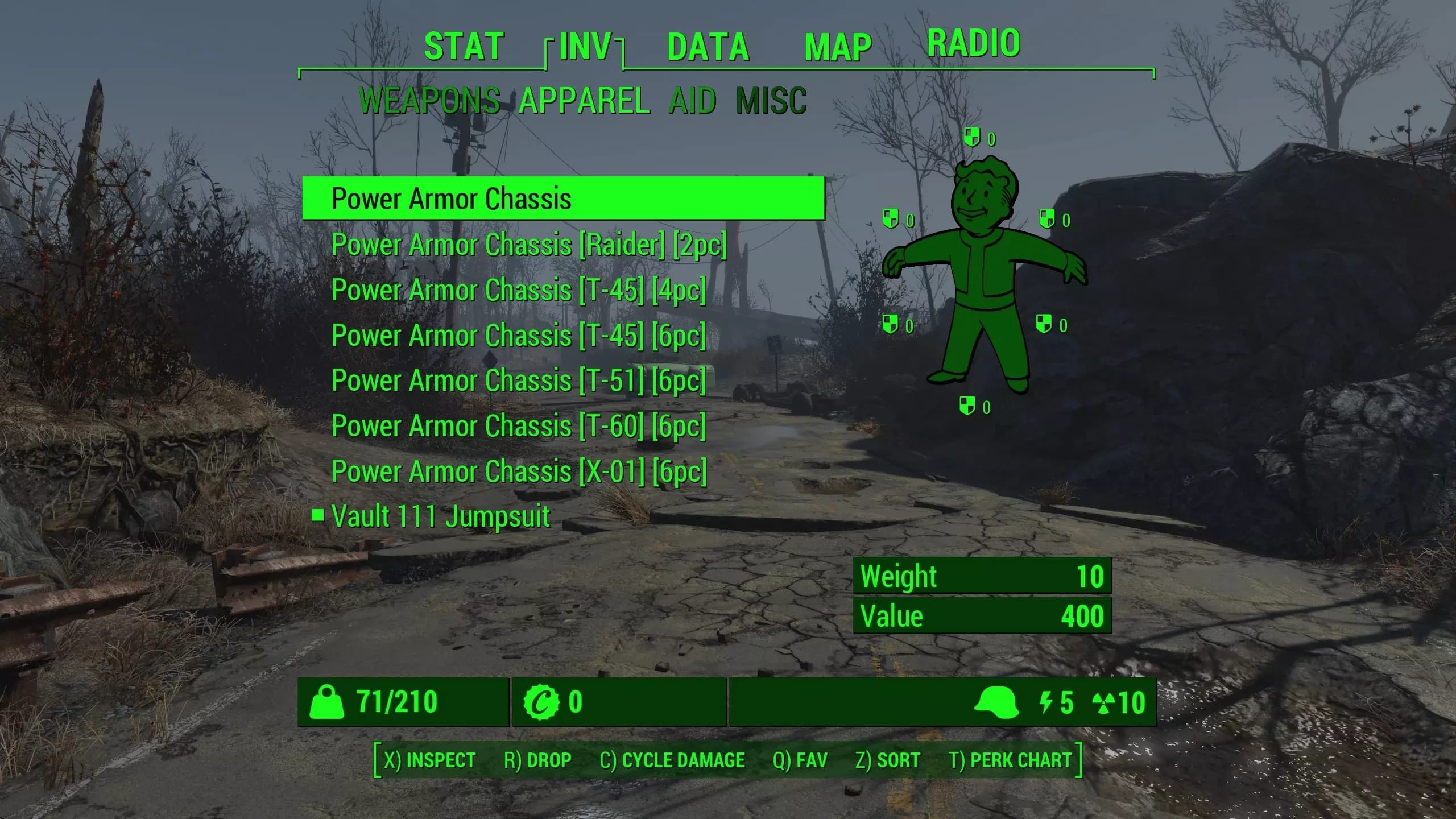Select the INV tab
This screenshot has height=819, width=1456.
[x=585, y=47]
